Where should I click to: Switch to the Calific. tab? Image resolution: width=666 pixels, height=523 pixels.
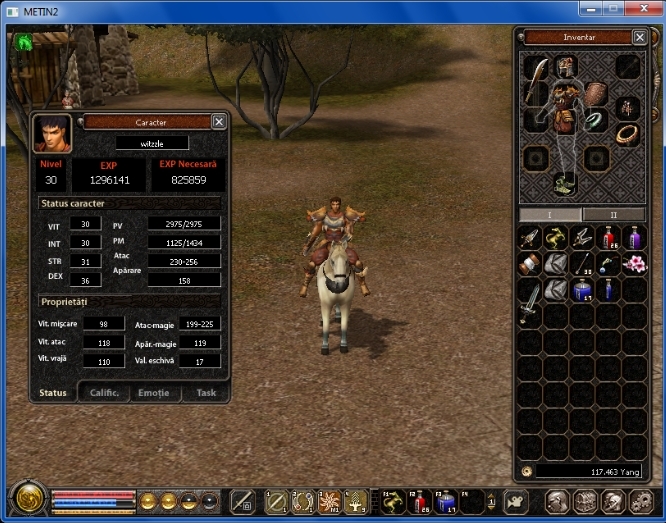tap(103, 393)
